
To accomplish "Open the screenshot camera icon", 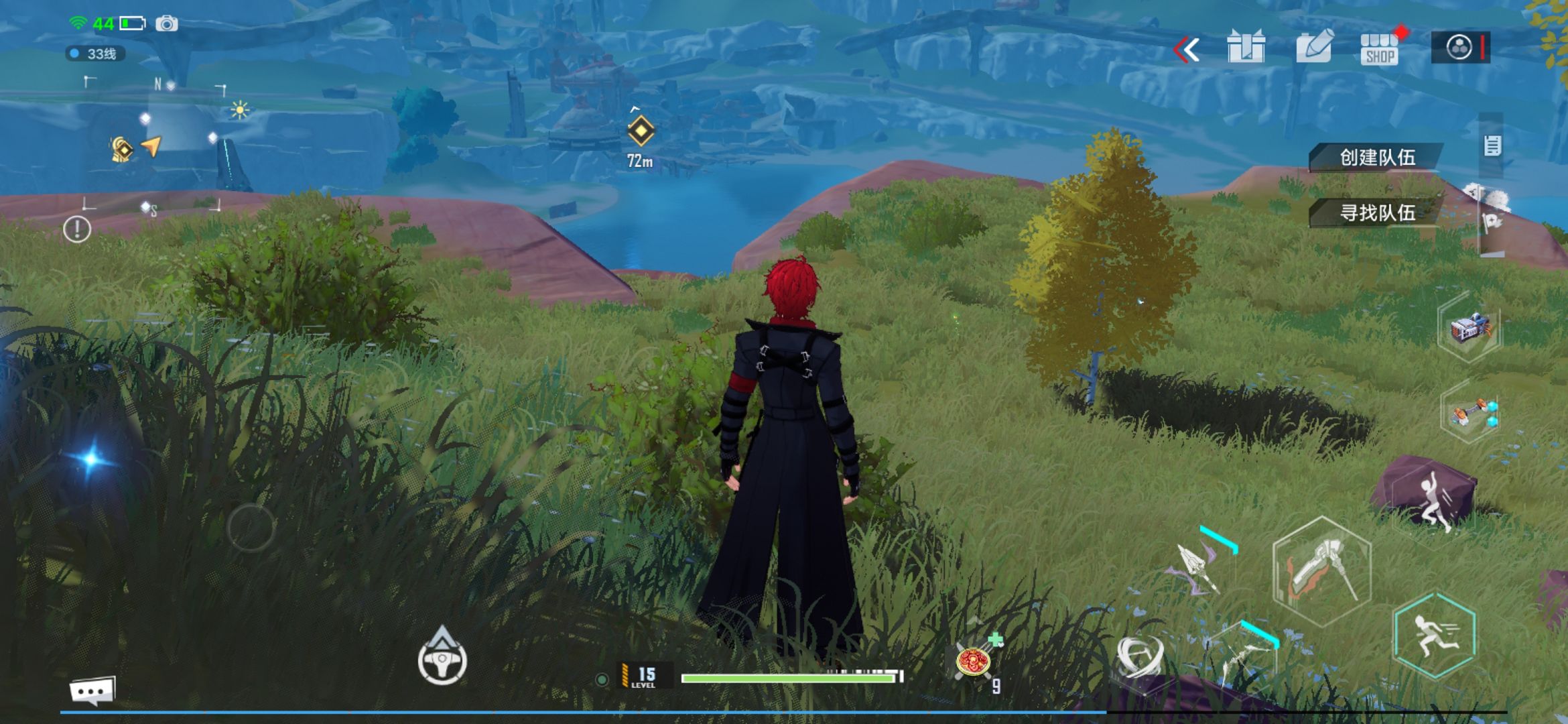I will pyautogui.click(x=167, y=24).
